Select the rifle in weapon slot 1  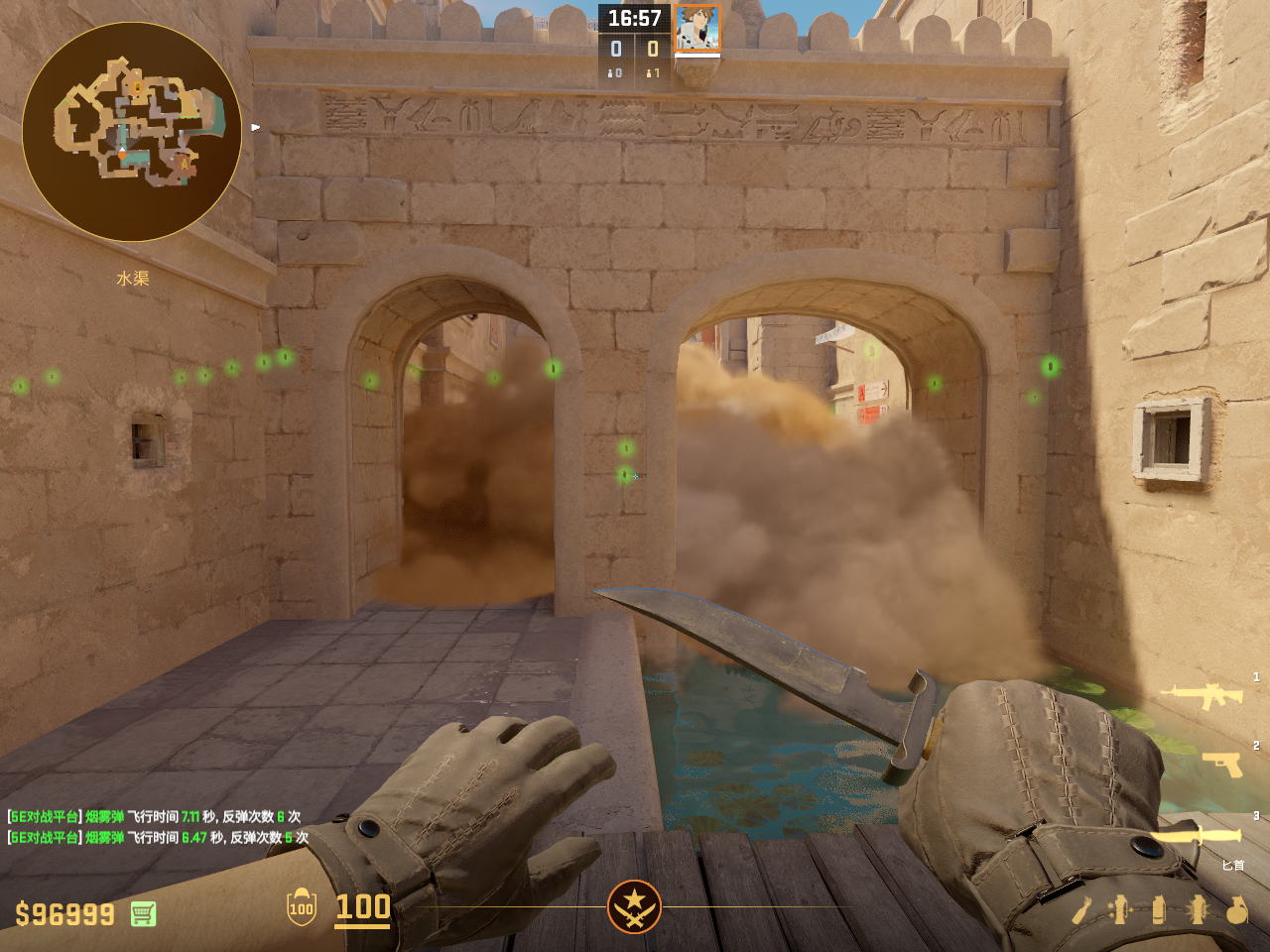(x=1204, y=696)
